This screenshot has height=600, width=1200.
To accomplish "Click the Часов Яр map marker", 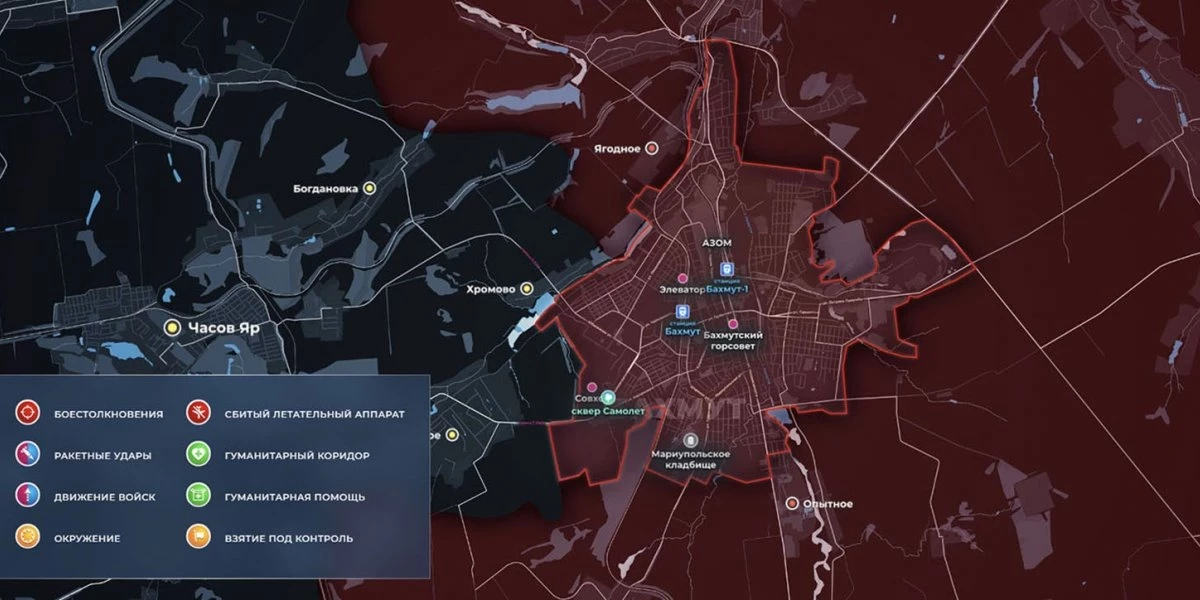I will (172, 326).
